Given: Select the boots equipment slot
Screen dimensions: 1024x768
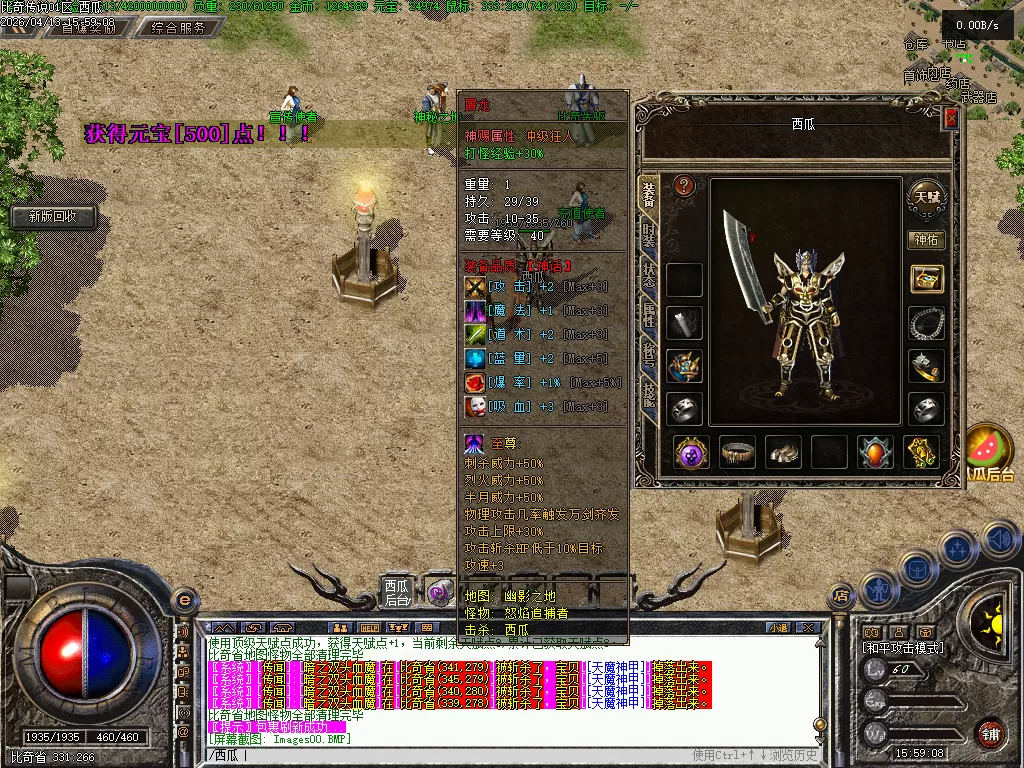Looking at the screenshot, I should 783,452.
